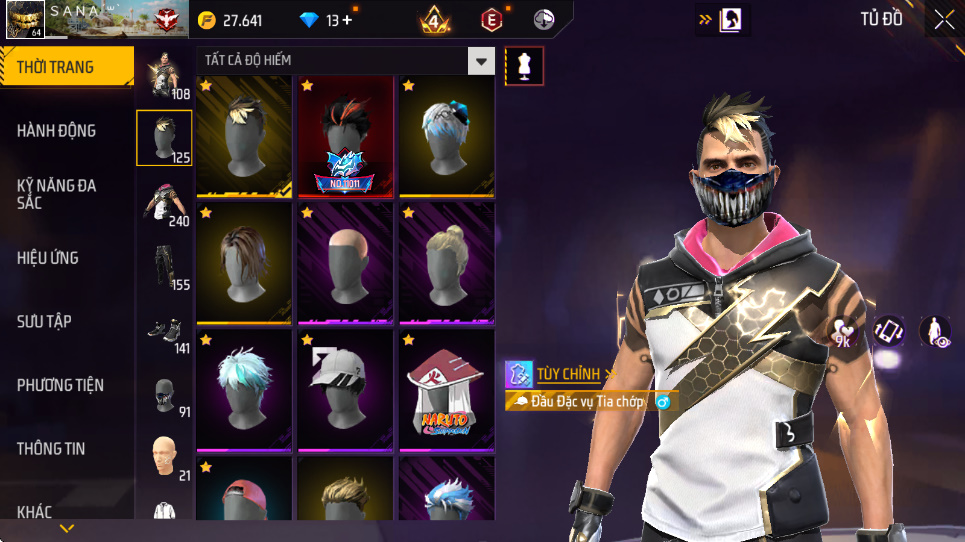
Task: Close the wardrobe with the X button
Action: [944, 19]
